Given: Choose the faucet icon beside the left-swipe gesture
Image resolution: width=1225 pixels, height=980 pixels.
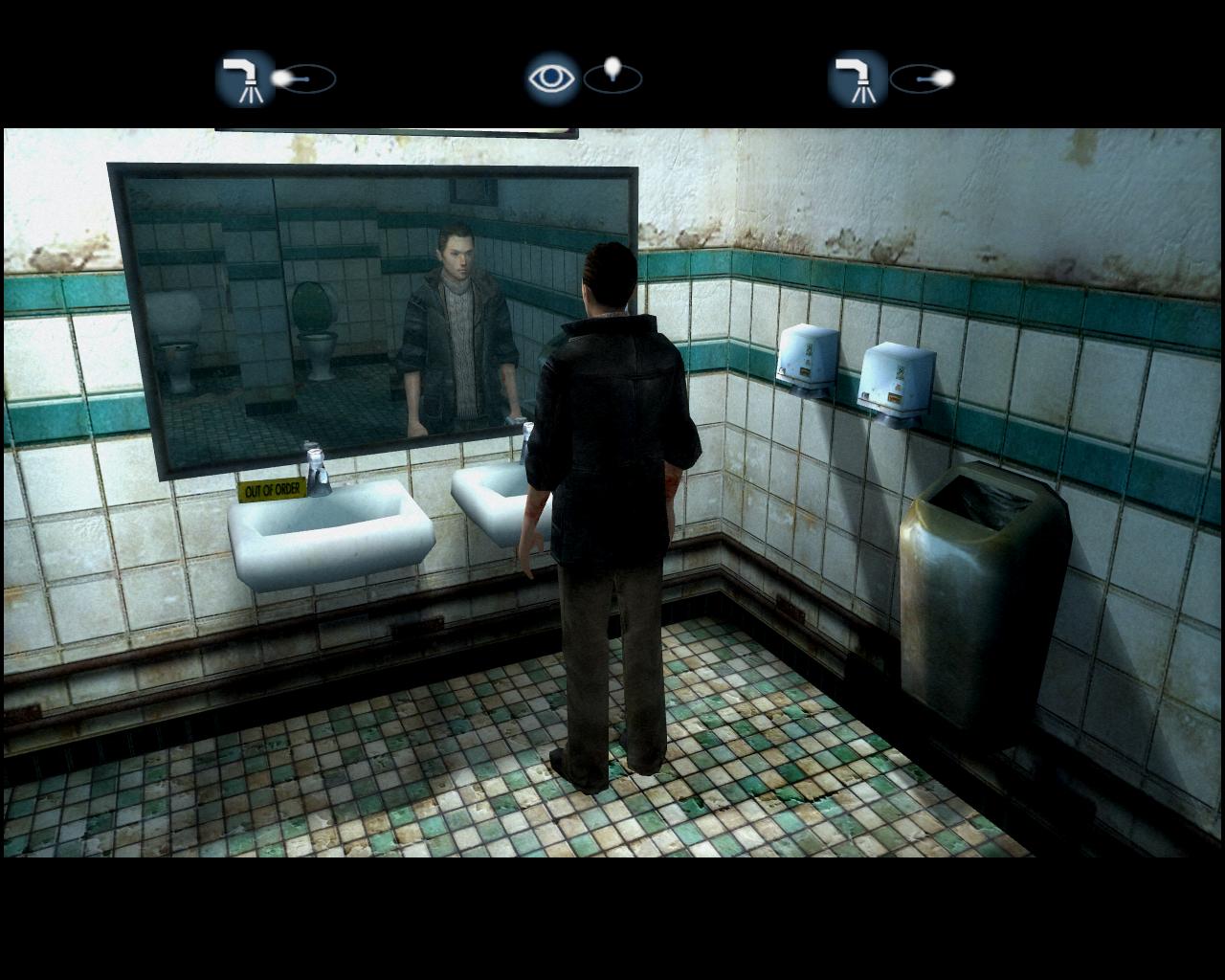Looking at the screenshot, I should coord(245,78).
